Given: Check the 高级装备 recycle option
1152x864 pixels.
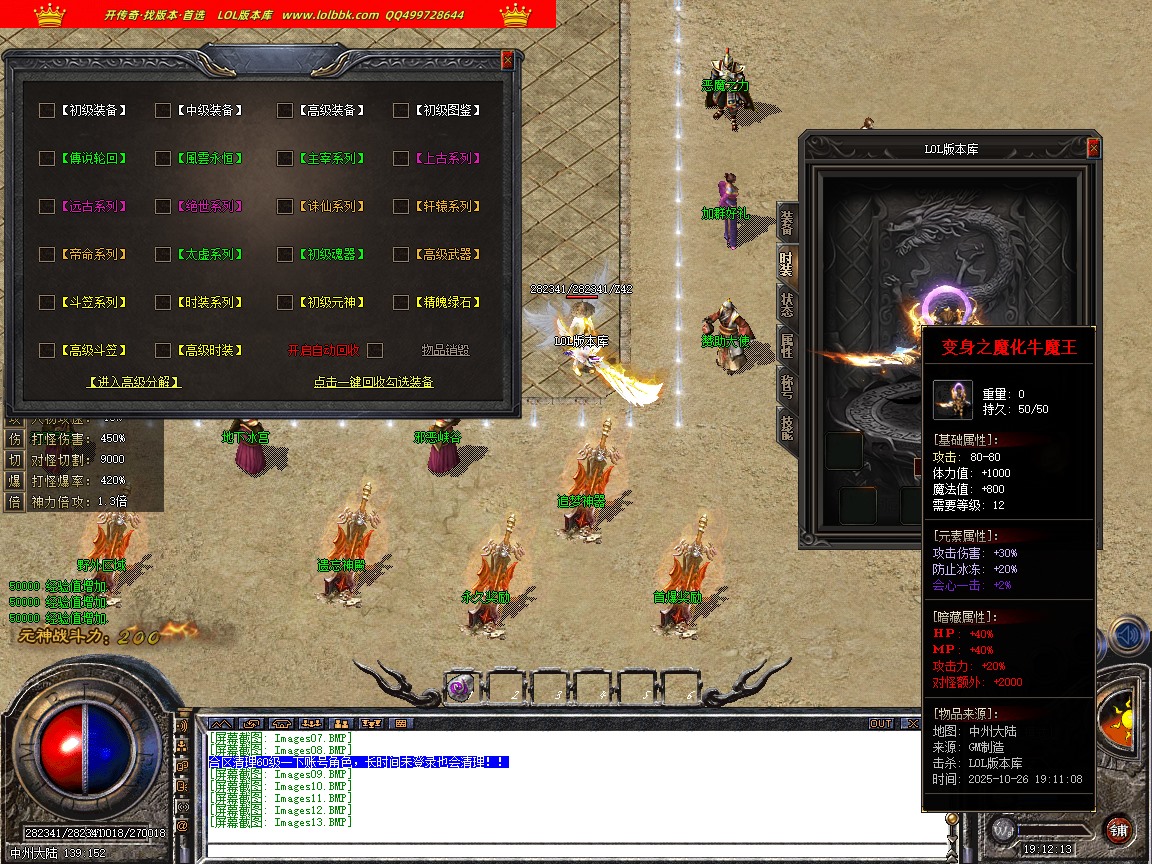Looking at the screenshot, I should click(285, 110).
